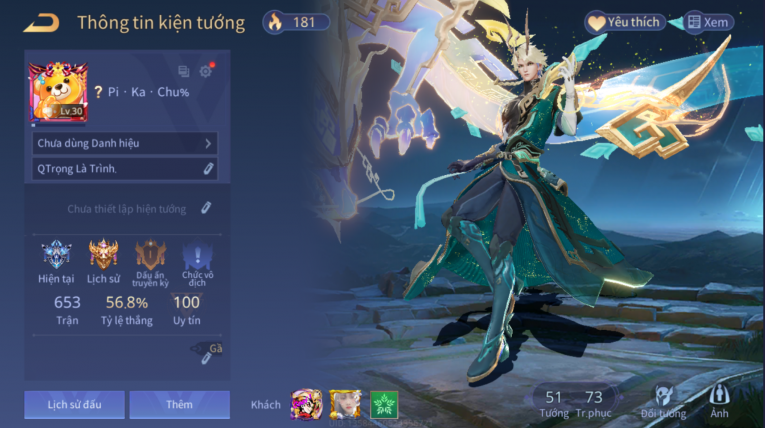Choose Đổi tướng to change hero
The image size is (765, 428).
pyautogui.click(x=664, y=400)
